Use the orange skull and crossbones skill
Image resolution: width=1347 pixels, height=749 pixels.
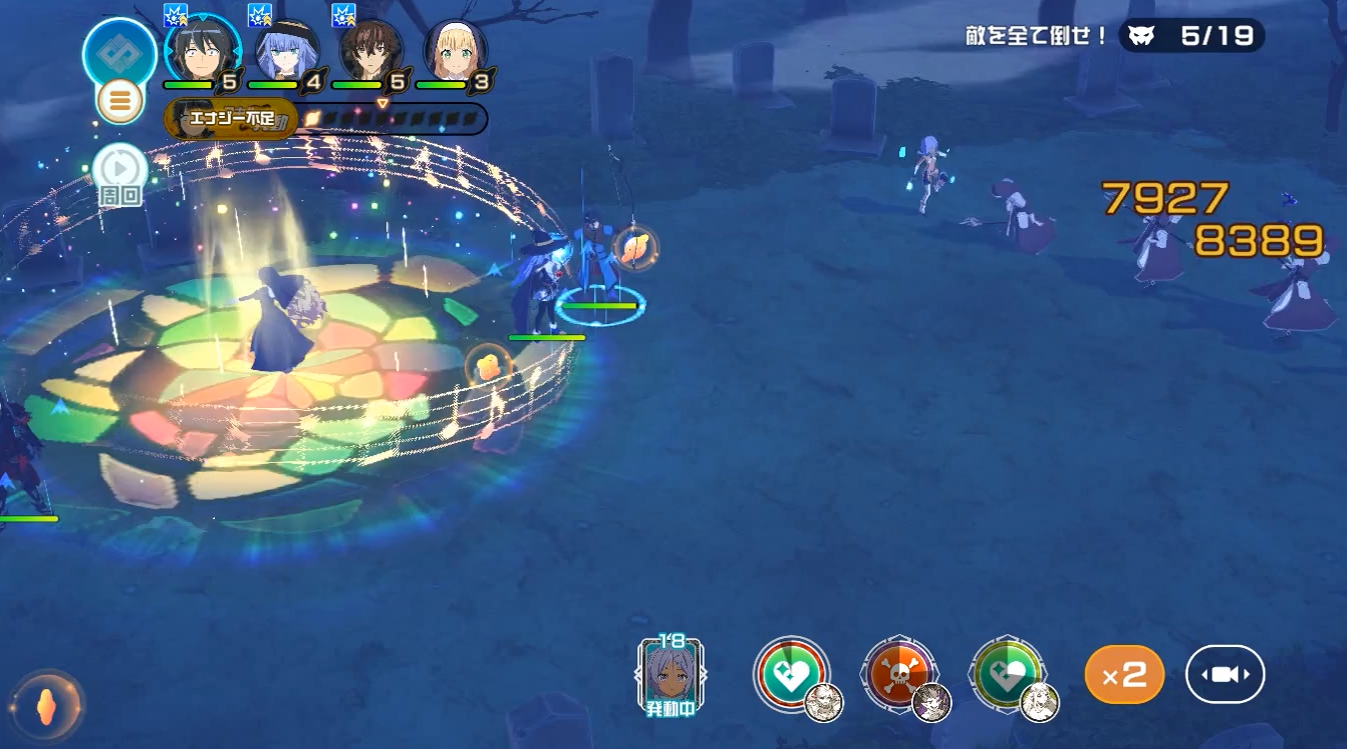tap(899, 674)
